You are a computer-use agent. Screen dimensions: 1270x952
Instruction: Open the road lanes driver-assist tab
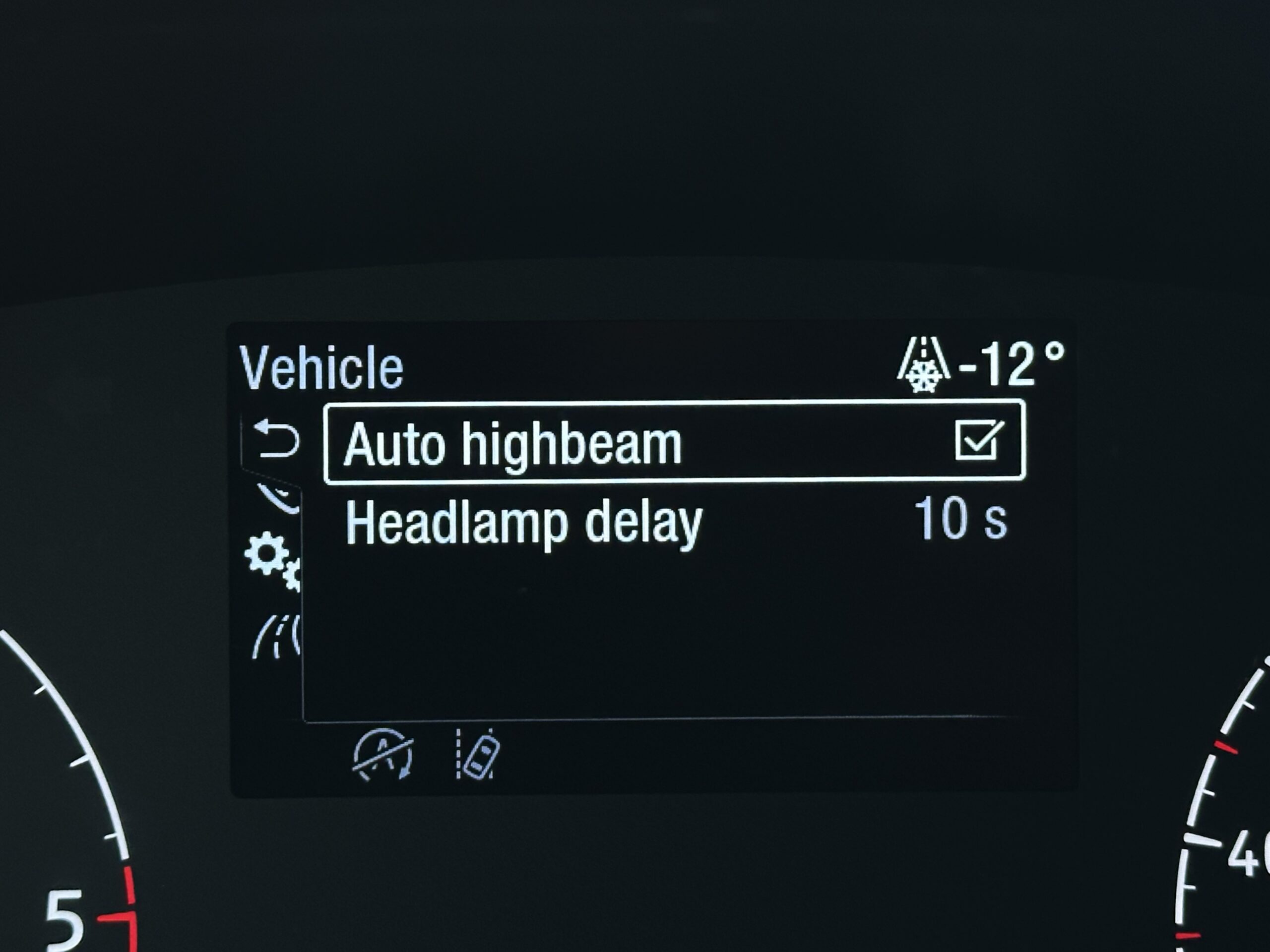[x=277, y=636]
